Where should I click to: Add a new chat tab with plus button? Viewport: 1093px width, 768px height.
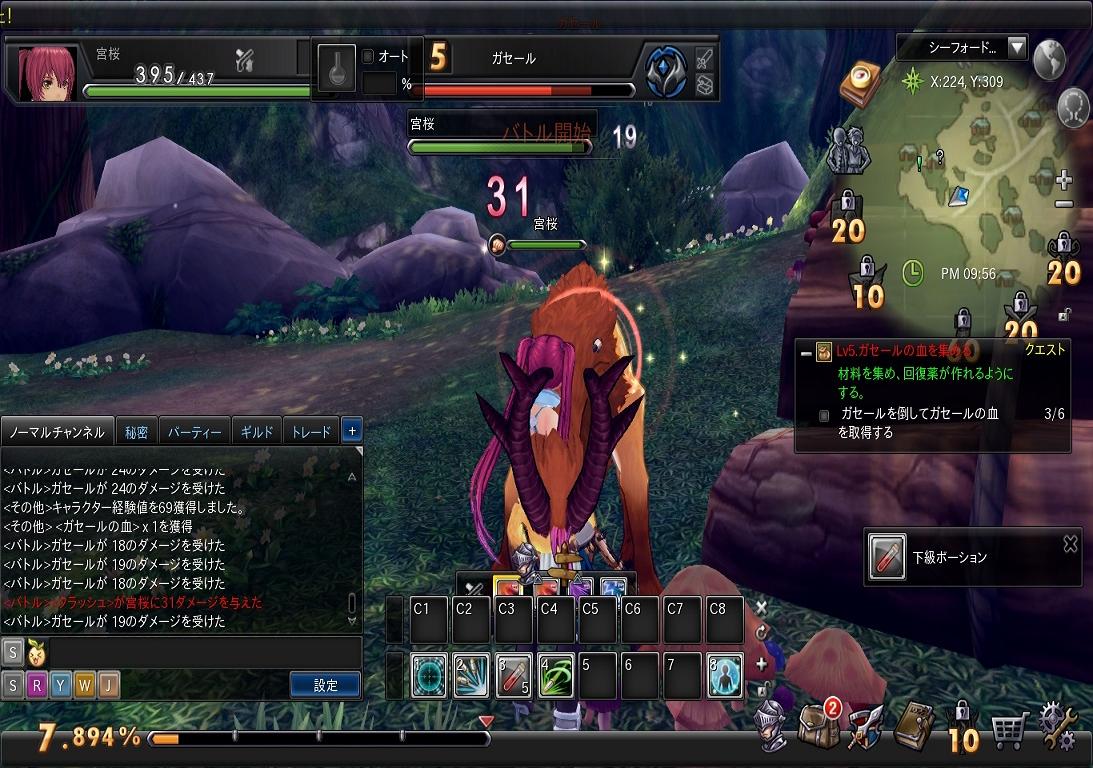pos(351,431)
